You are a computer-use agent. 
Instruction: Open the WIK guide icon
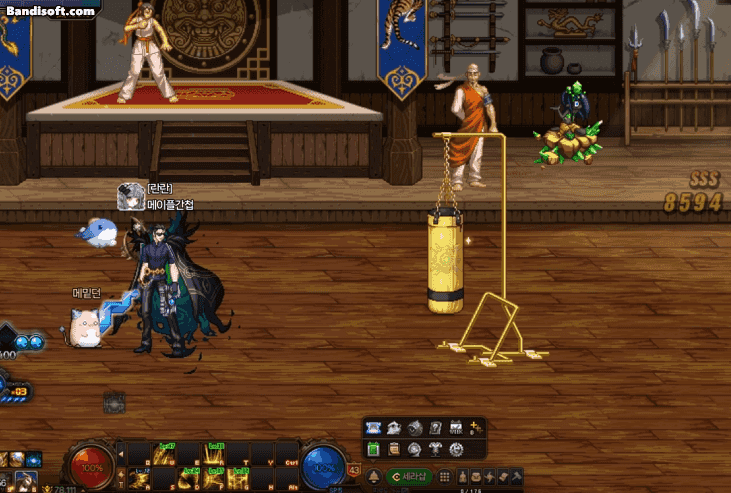[457, 428]
